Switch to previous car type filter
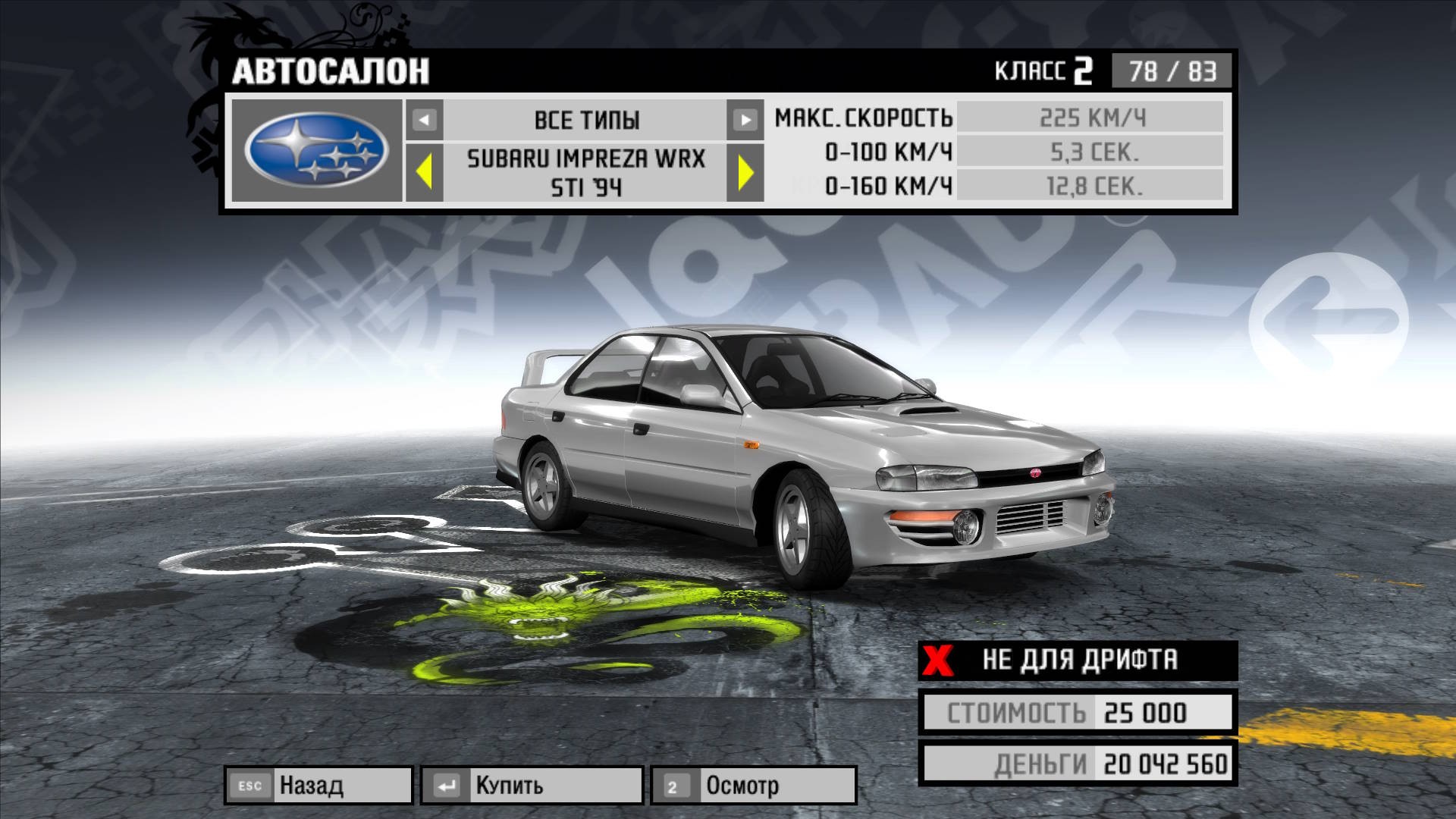 [x=425, y=120]
